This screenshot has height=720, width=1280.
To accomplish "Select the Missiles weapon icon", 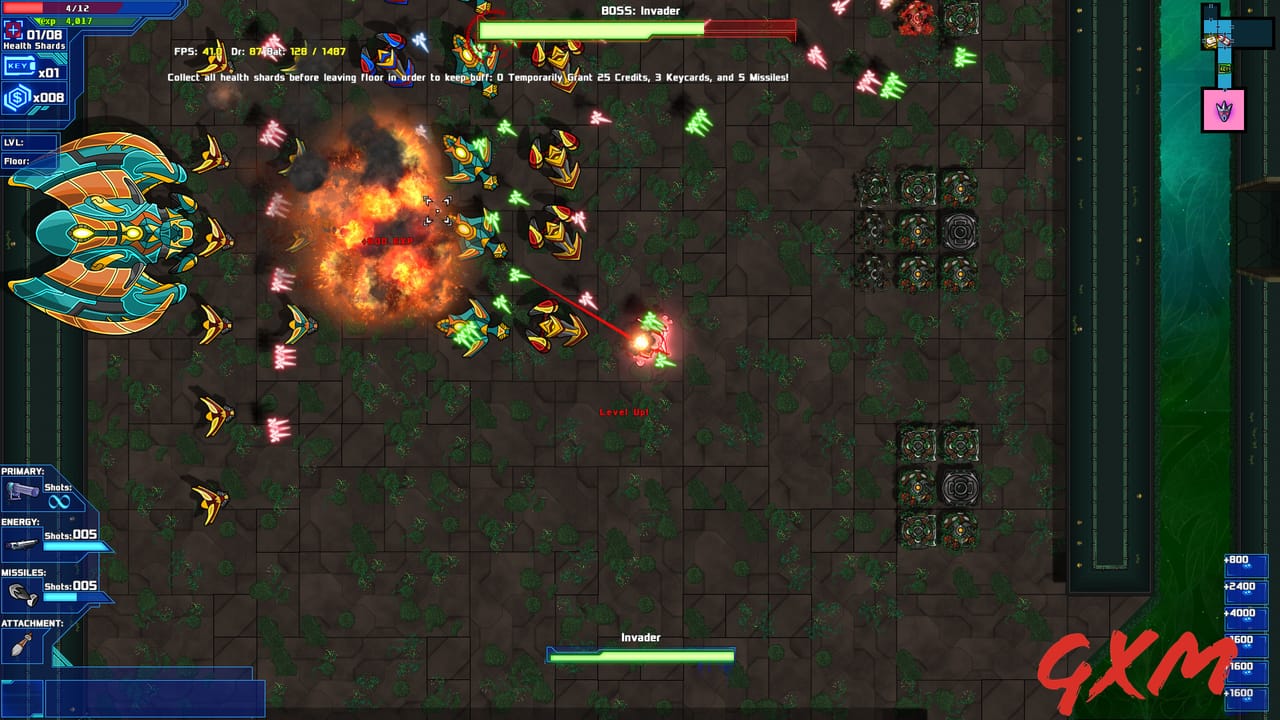I will pos(23,592).
